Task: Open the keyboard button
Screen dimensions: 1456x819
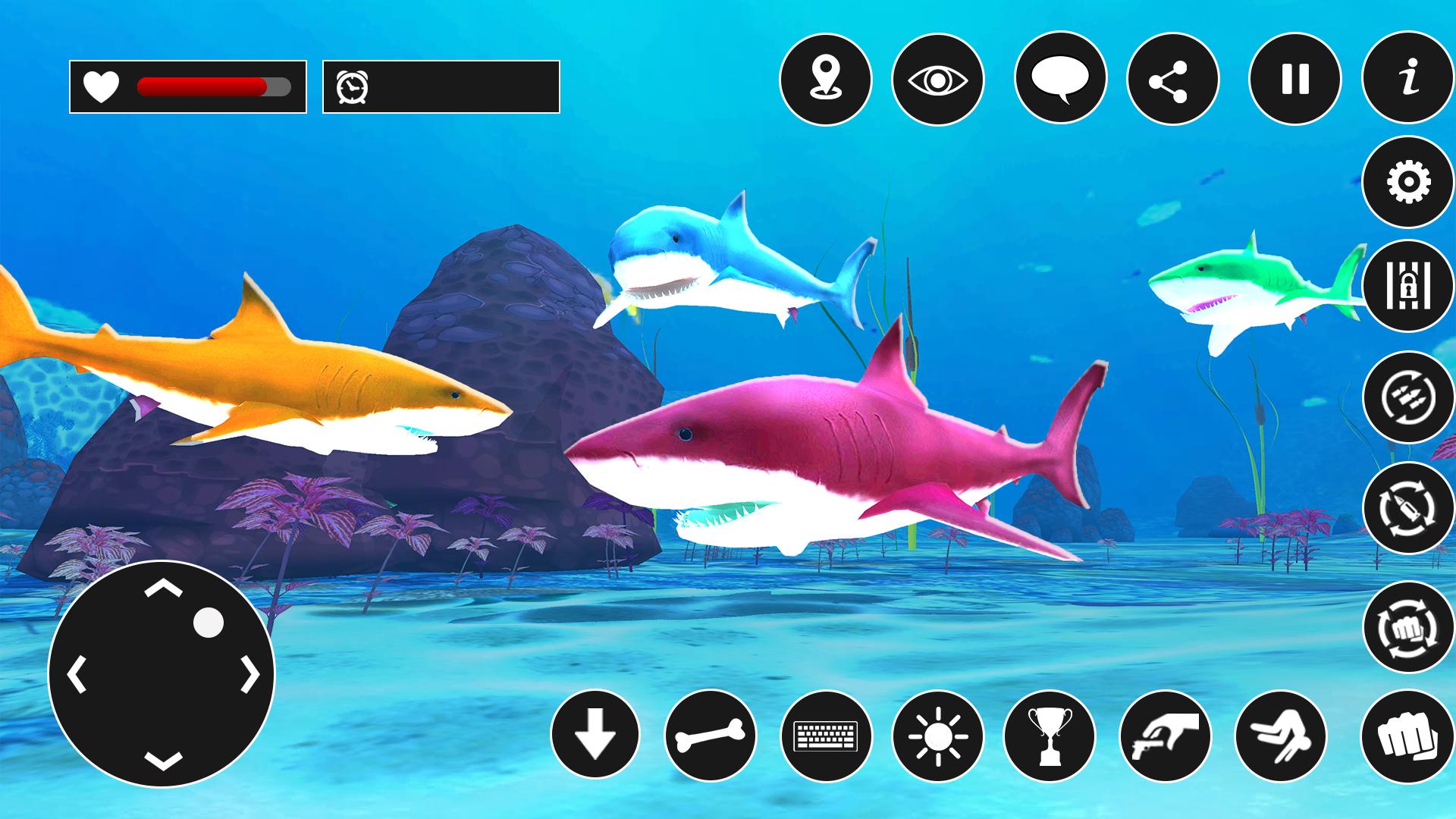Action: click(x=826, y=736)
